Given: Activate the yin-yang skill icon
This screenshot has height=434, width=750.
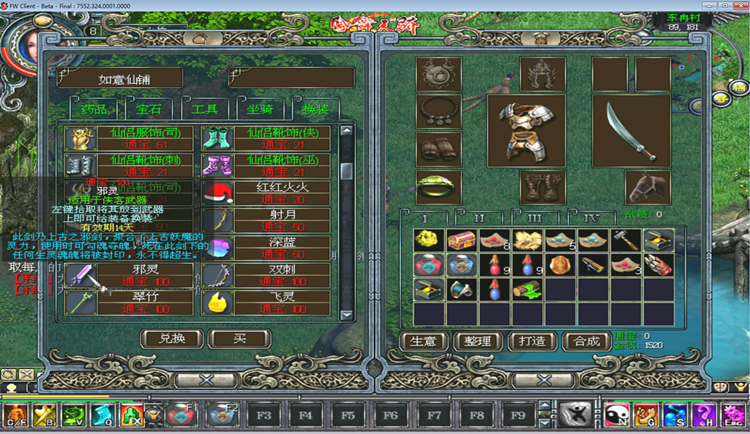Looking at the screenshot, I should pos(615,414).
